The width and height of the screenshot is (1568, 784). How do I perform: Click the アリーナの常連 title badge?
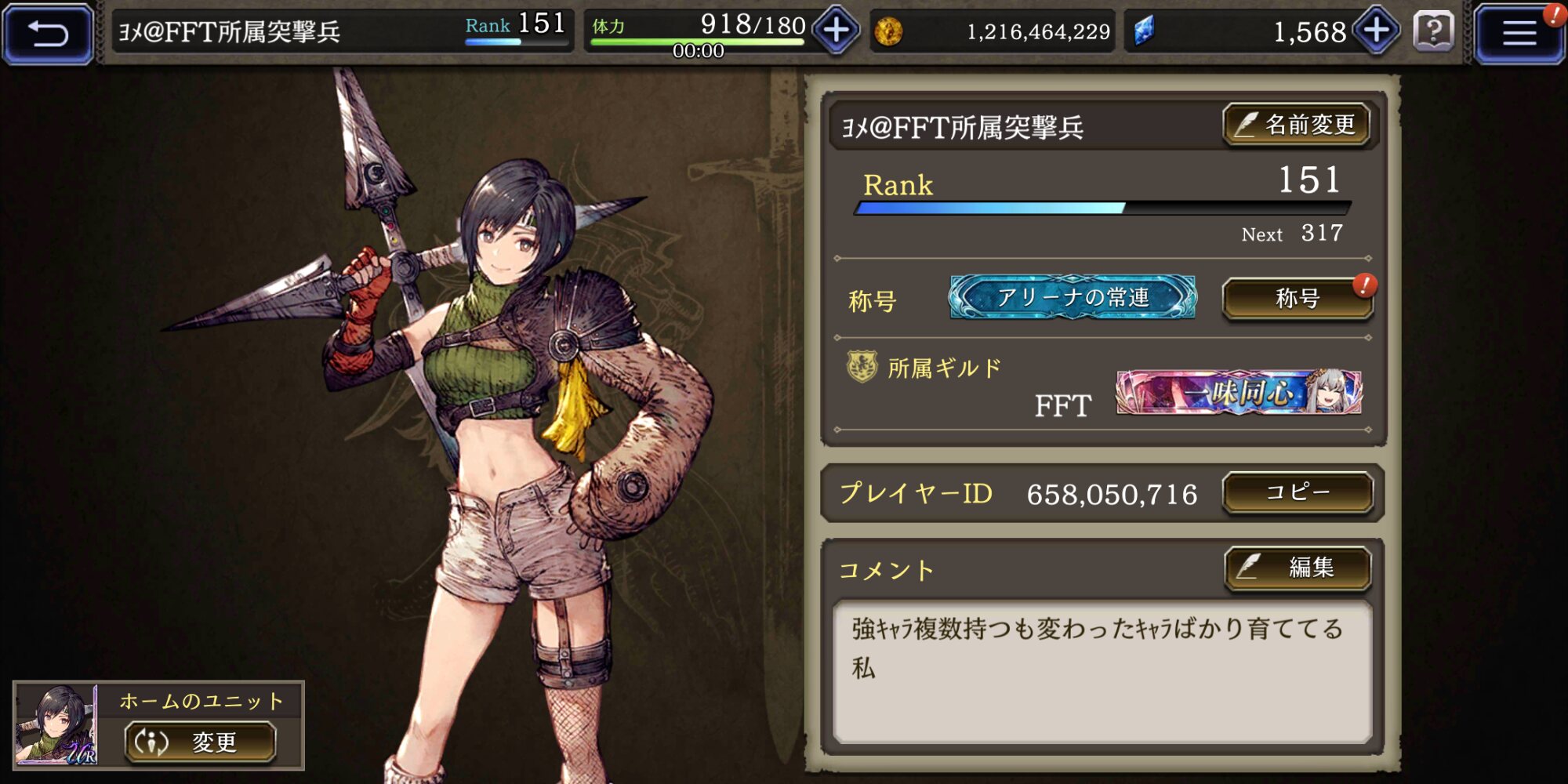tap(1073, 297)
